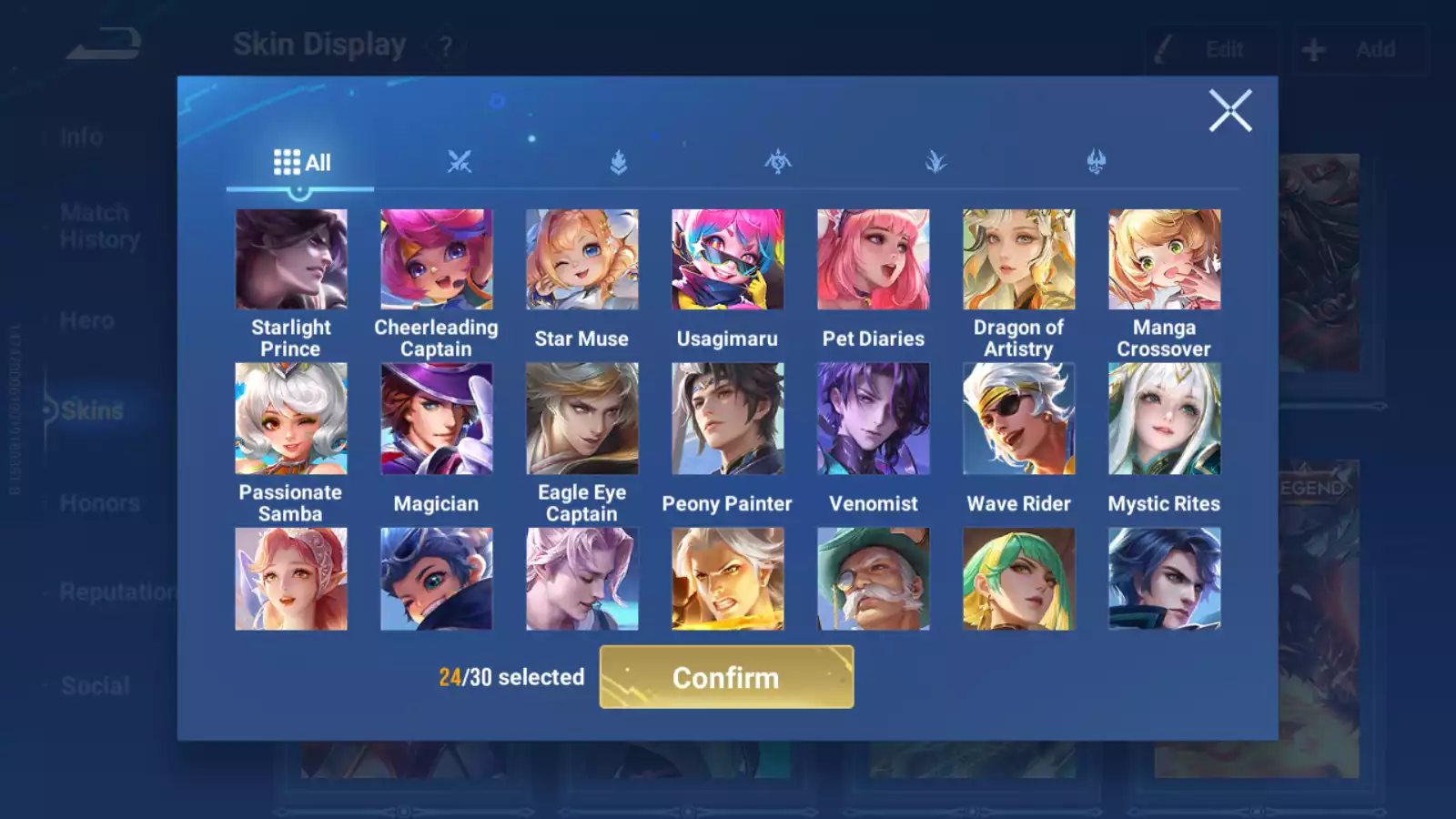Click the 24/30 selected counter
This screenshot has height=819, width=1456.
[510, 678]
